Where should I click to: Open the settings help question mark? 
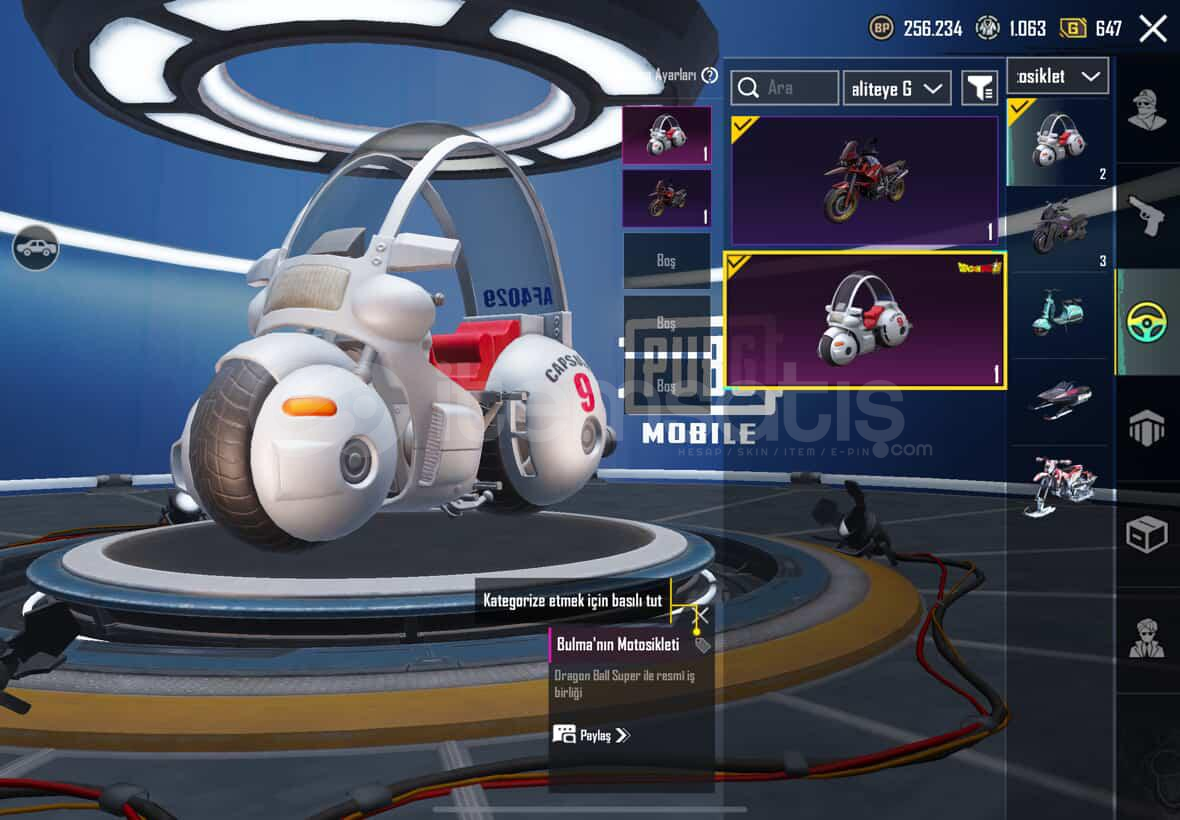point(710,76)
